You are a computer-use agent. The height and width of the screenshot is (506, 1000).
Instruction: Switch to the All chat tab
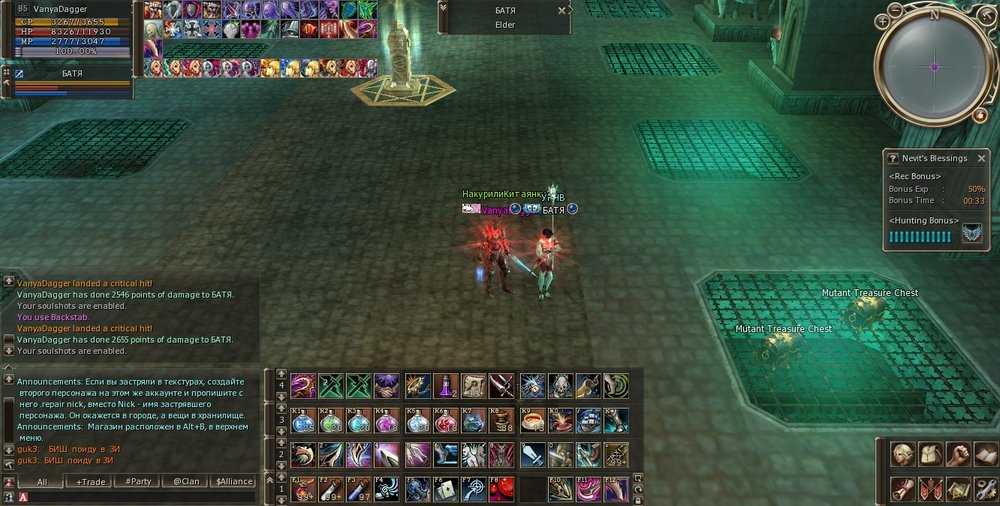tap(41, 481)
